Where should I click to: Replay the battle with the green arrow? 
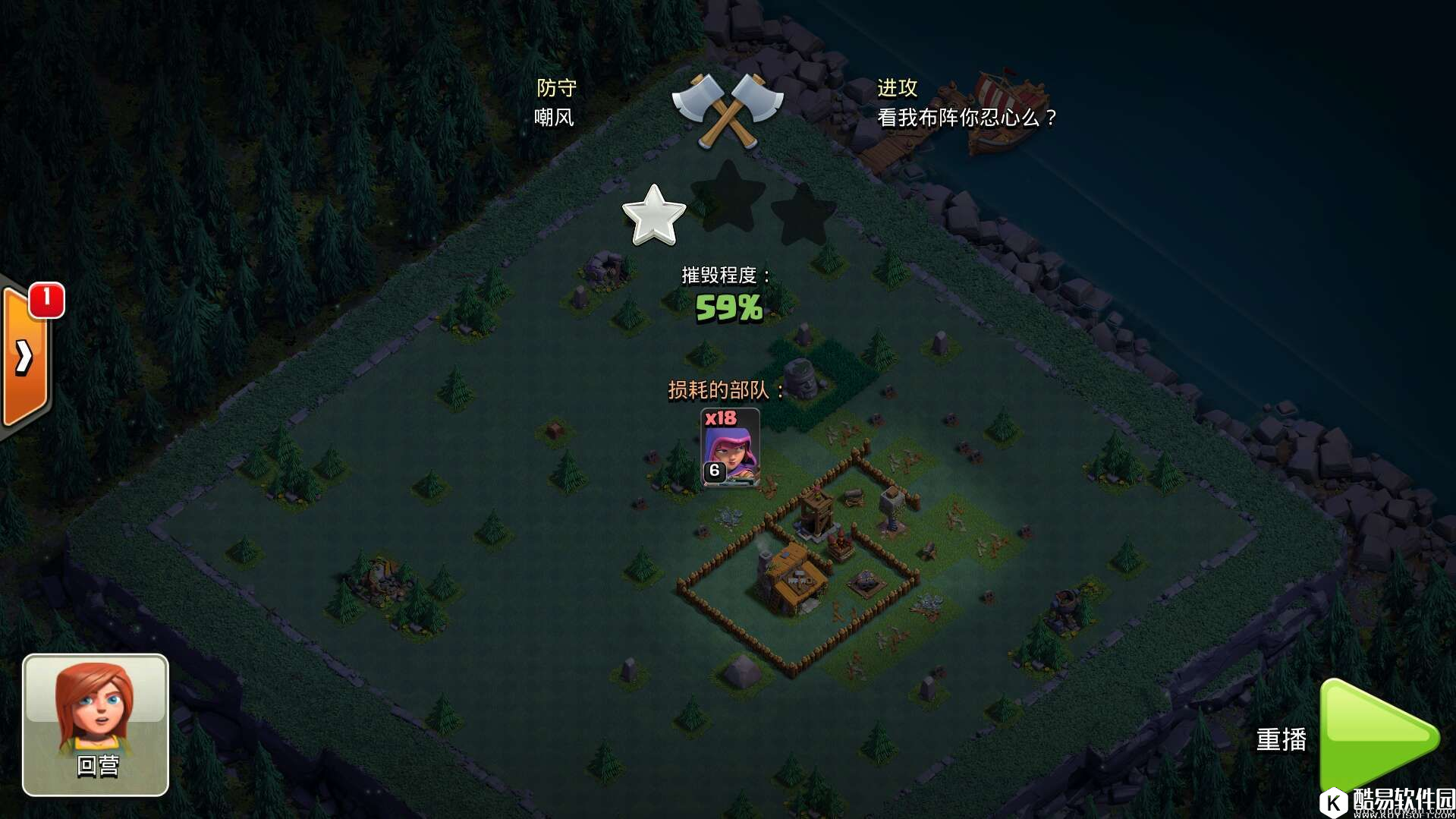1376,735
